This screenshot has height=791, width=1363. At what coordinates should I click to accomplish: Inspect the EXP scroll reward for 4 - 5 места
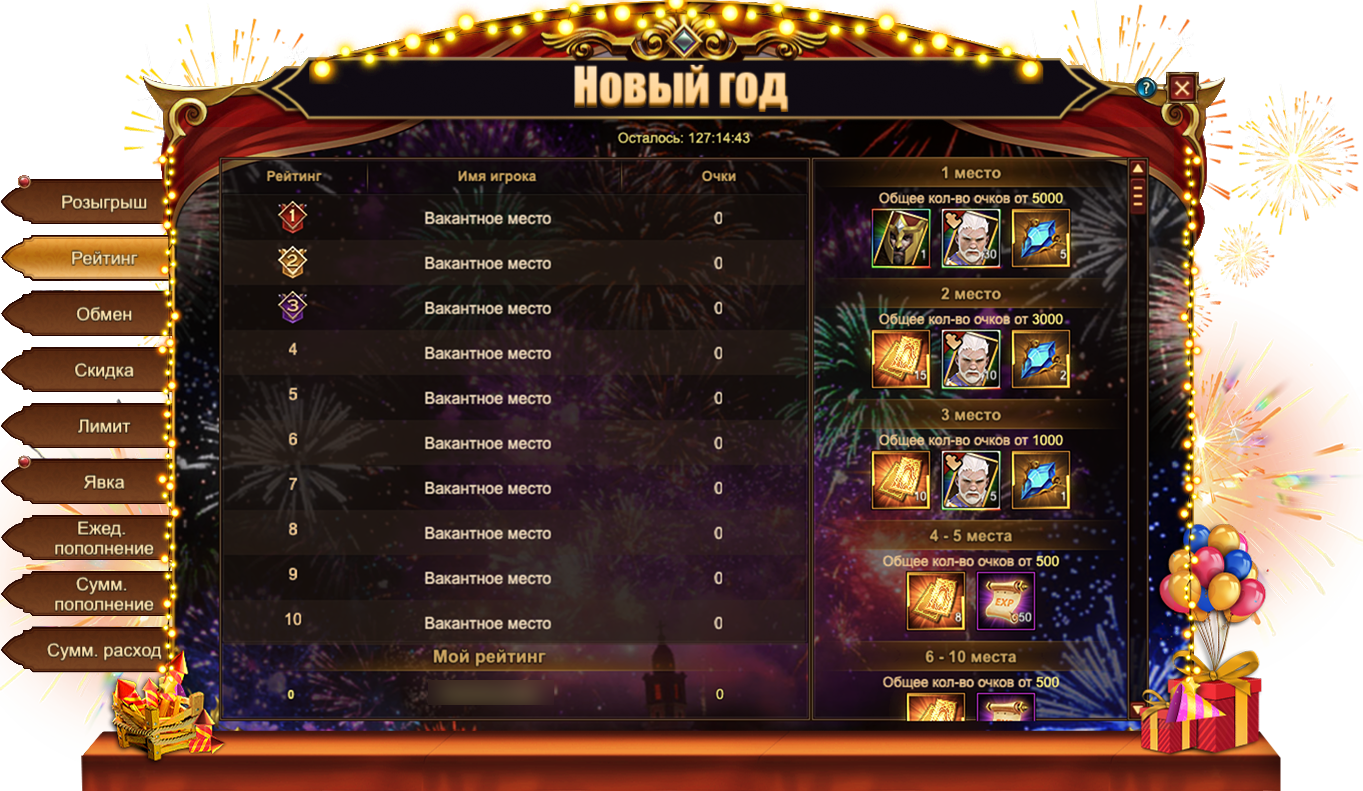(x=1005, y=601)
